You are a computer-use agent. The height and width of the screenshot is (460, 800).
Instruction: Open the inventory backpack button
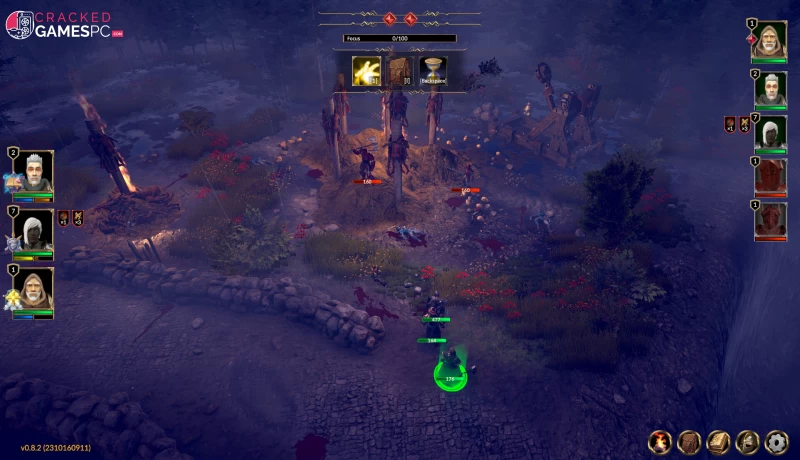(689, 441)
